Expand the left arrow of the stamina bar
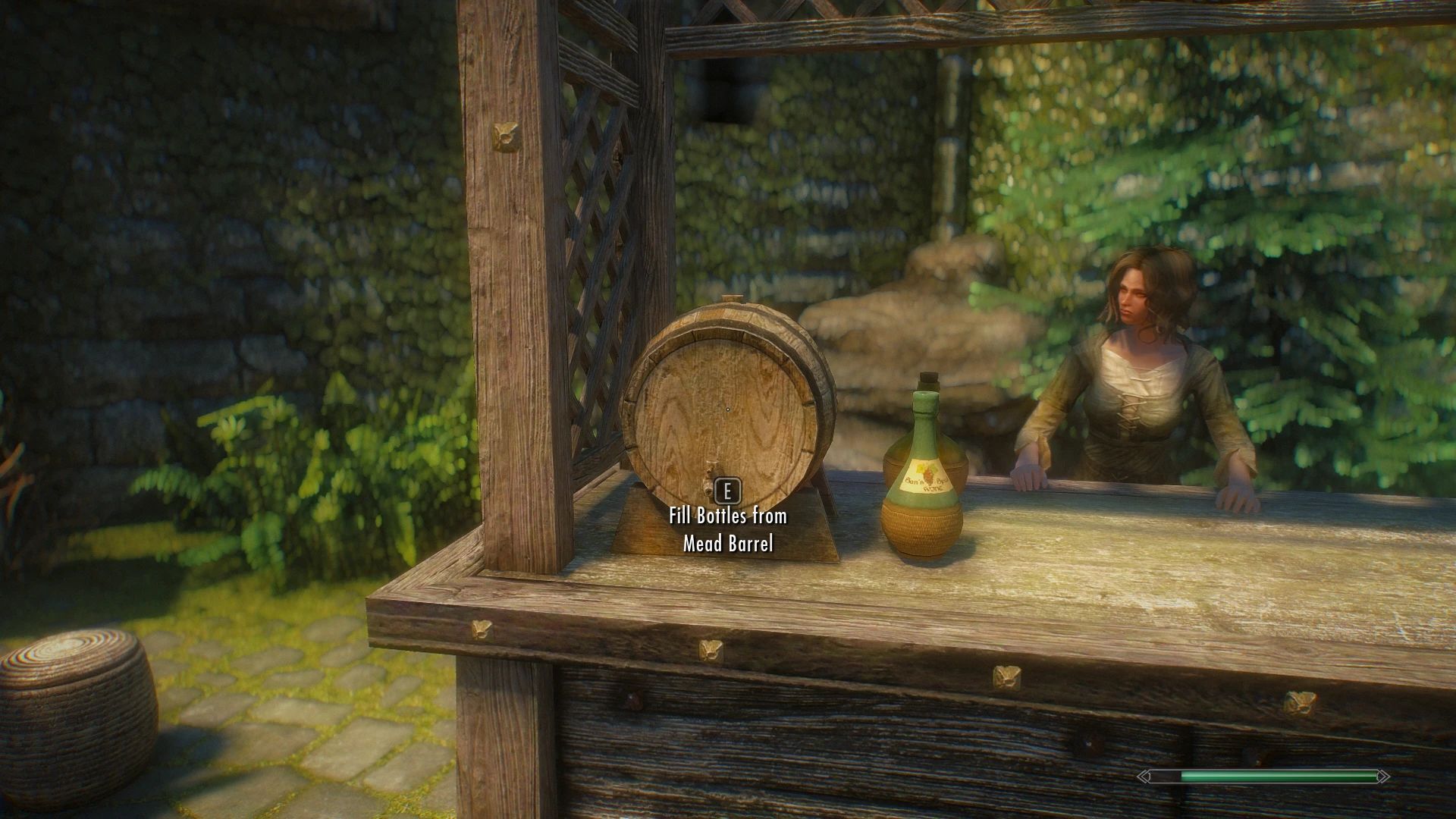Viewport: 1456px width, 819px height. pos(1144,775)
